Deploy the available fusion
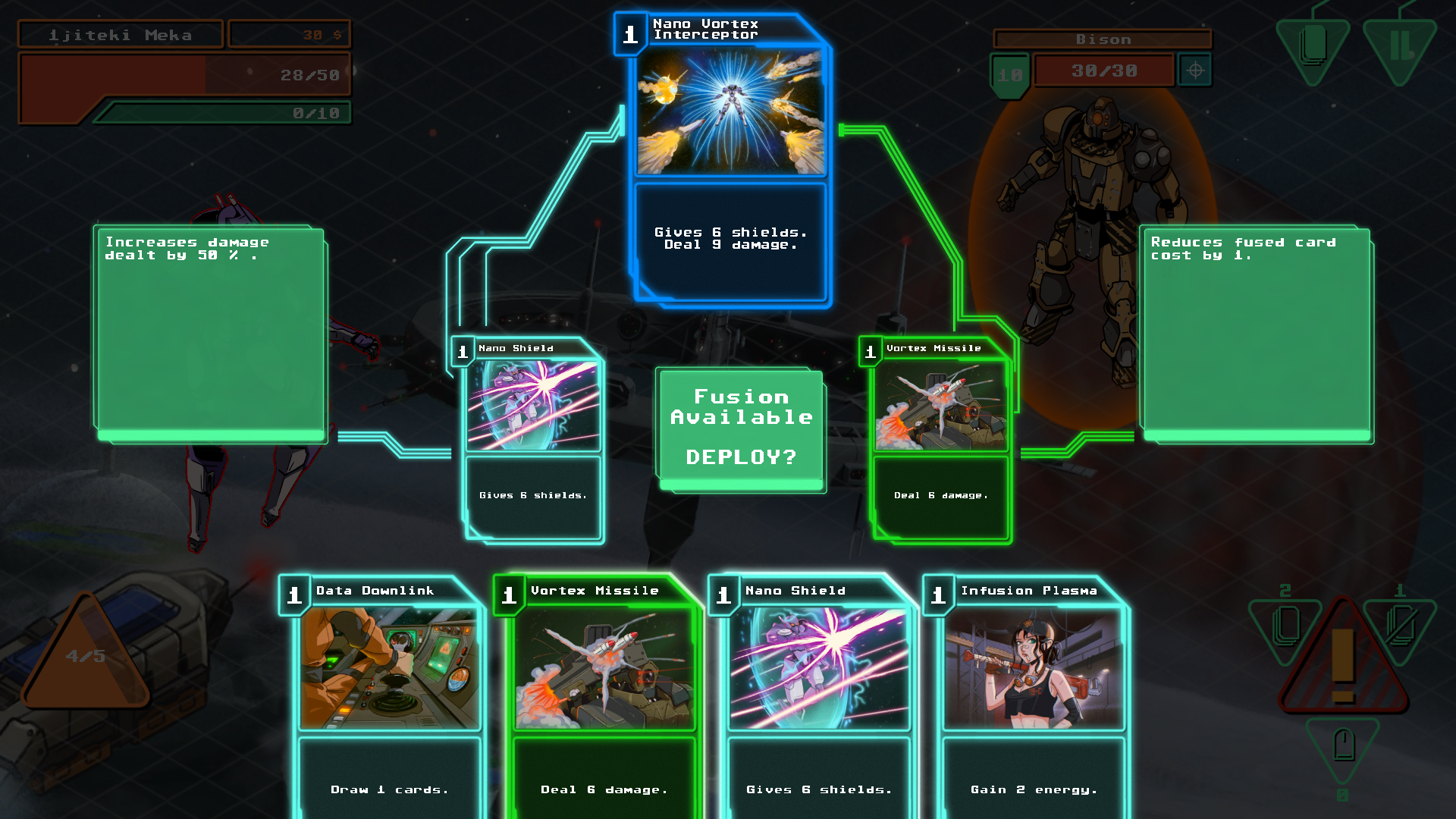Image resolution: width=1456 pixels, height=819 pixels. tap(741, 430)
